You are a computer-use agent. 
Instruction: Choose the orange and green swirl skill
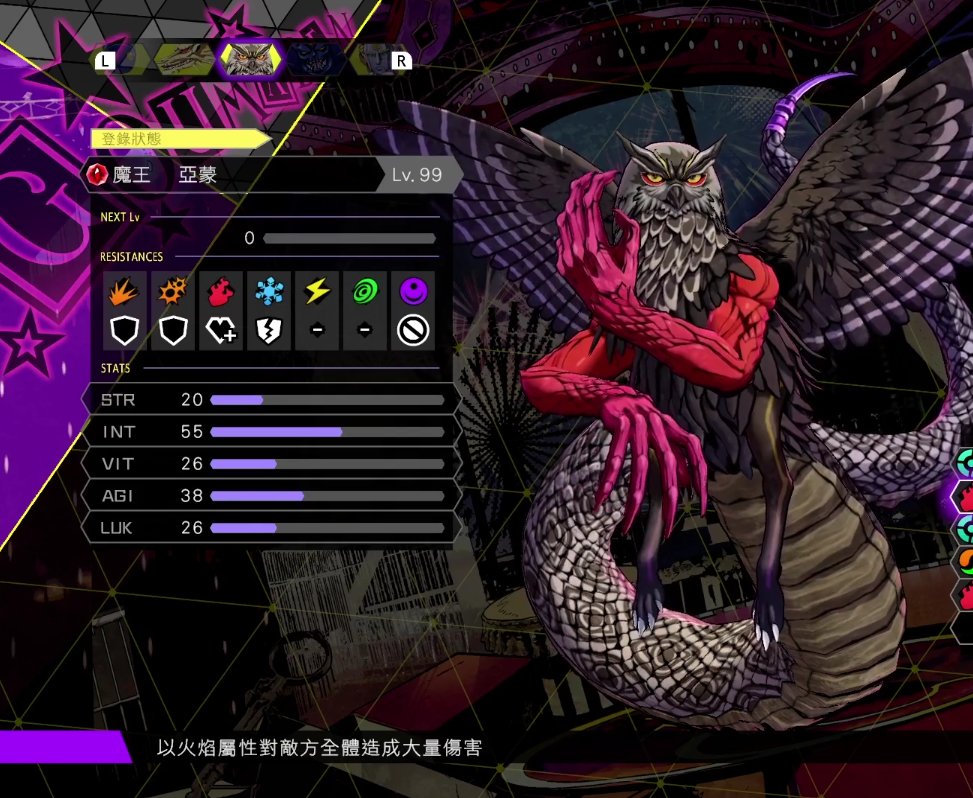(964, 562)
